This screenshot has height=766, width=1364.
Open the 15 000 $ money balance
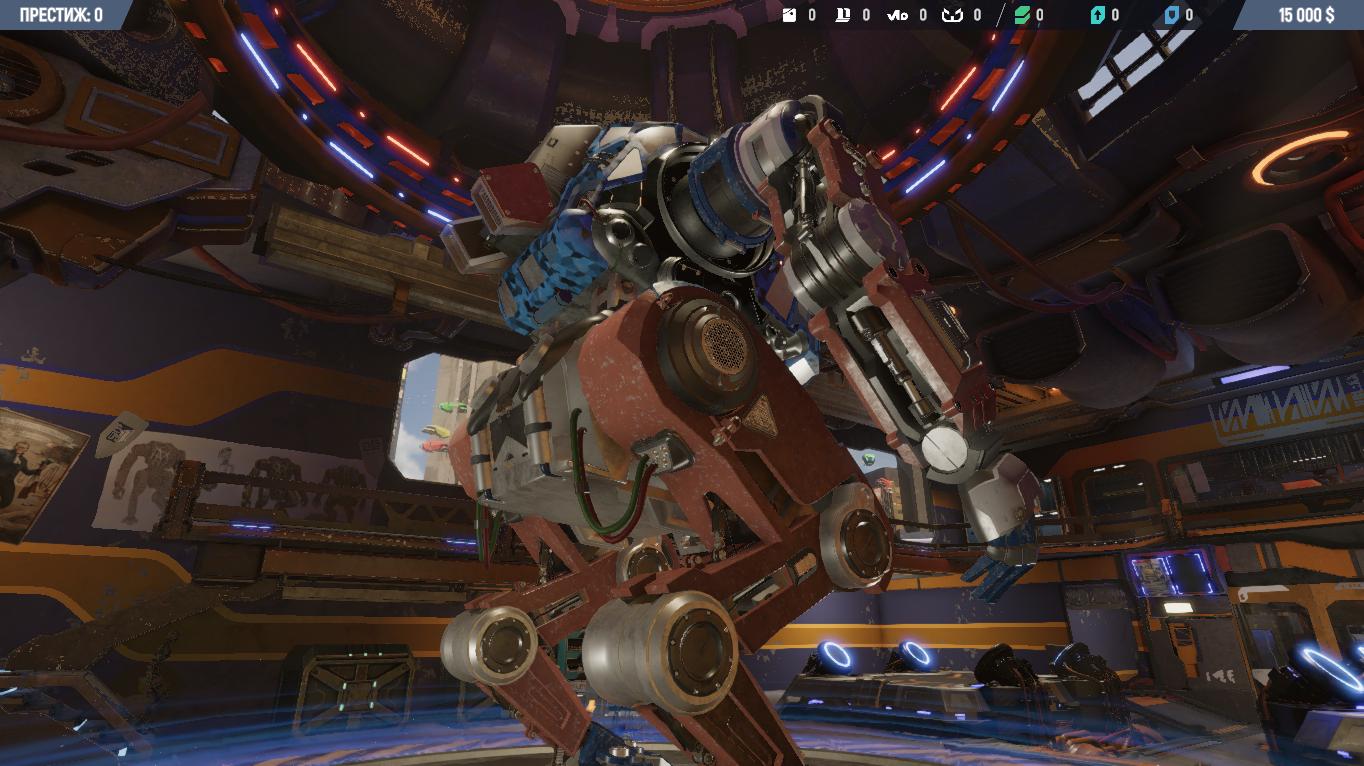[1305, 15]
